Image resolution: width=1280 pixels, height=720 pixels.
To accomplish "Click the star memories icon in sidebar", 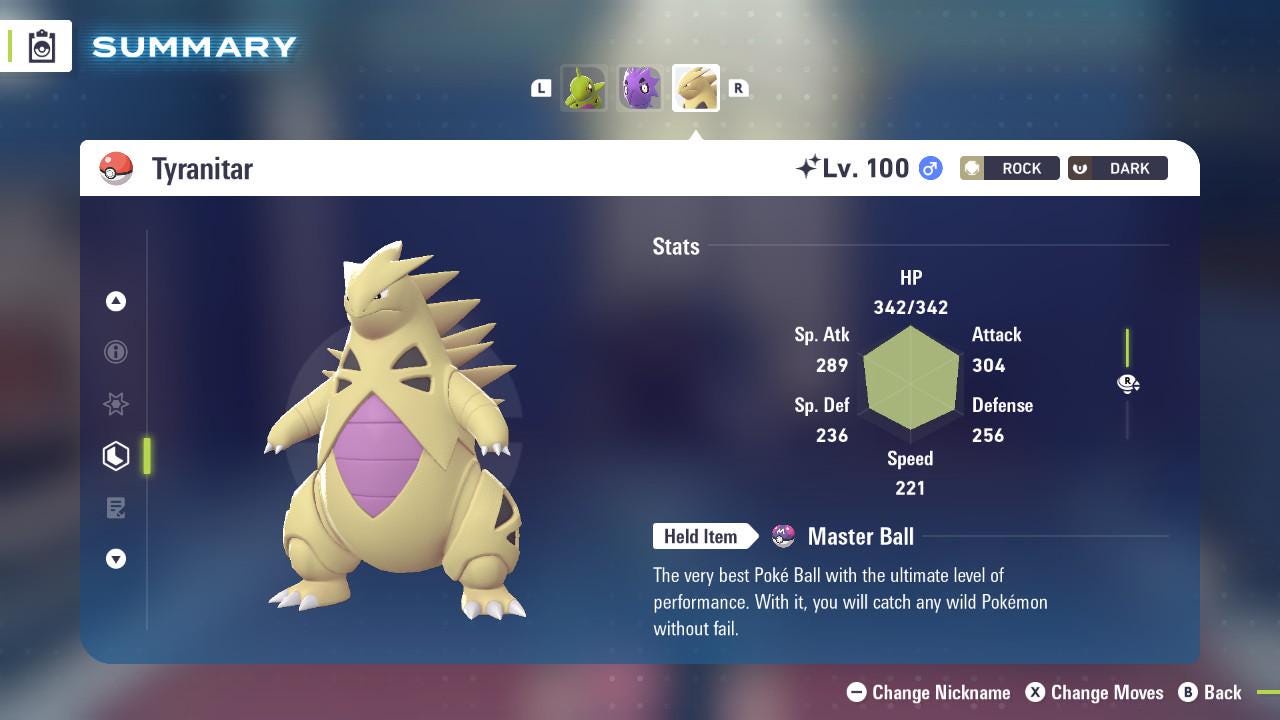I will click(x=116, y=404).
